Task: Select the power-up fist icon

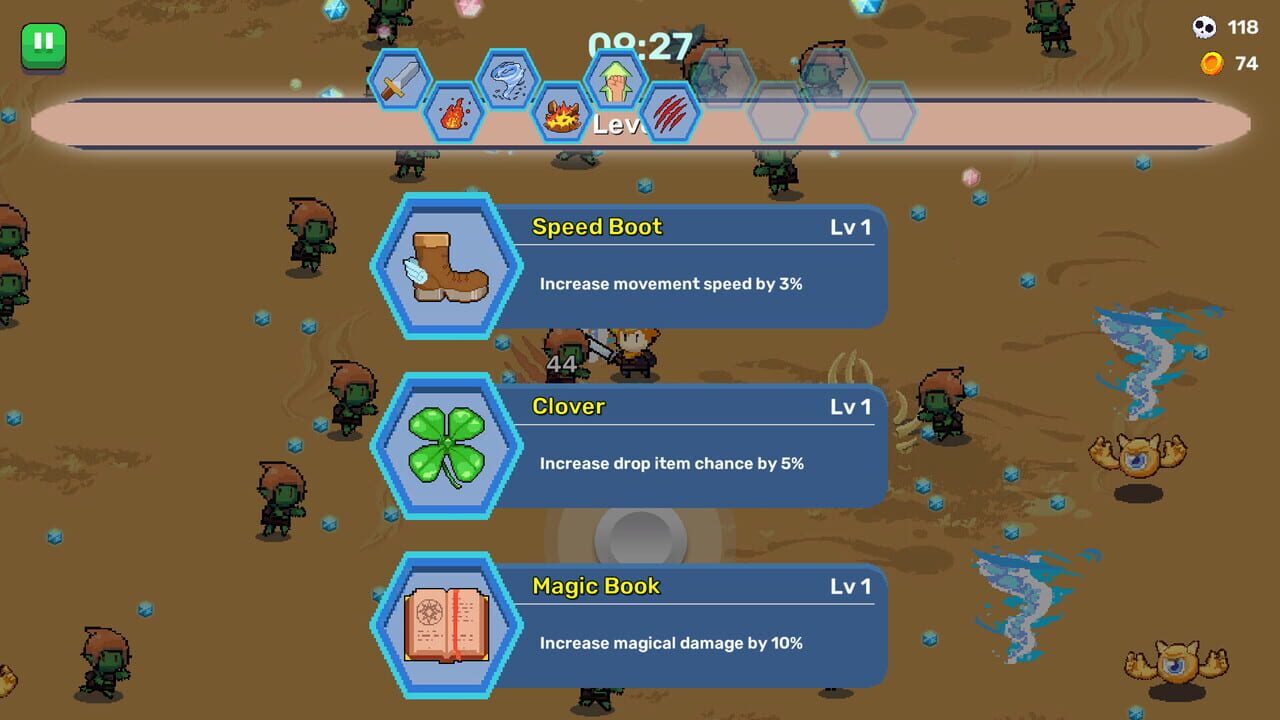Action: pos(617,80)
